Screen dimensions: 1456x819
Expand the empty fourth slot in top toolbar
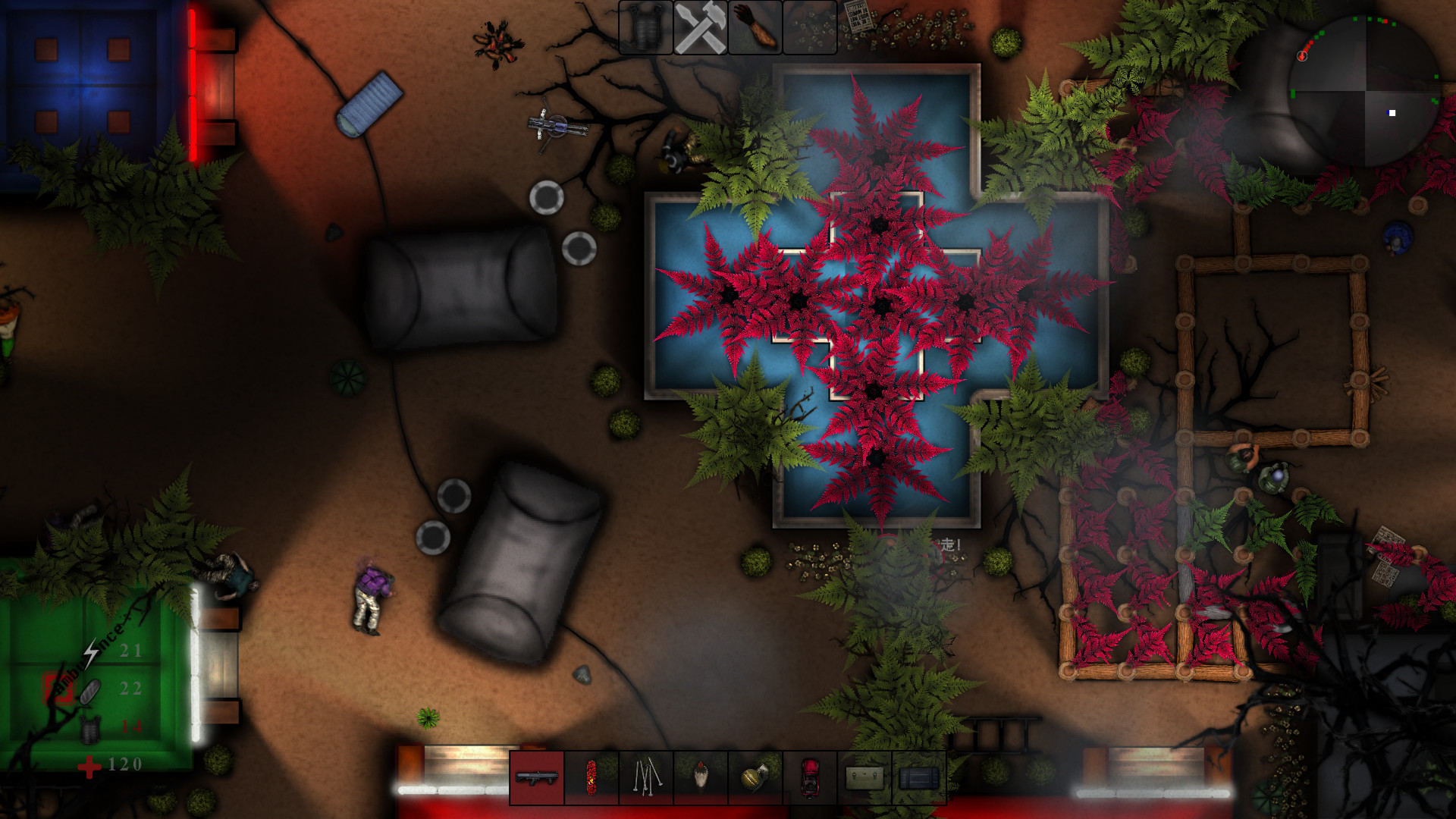(808, 29)
